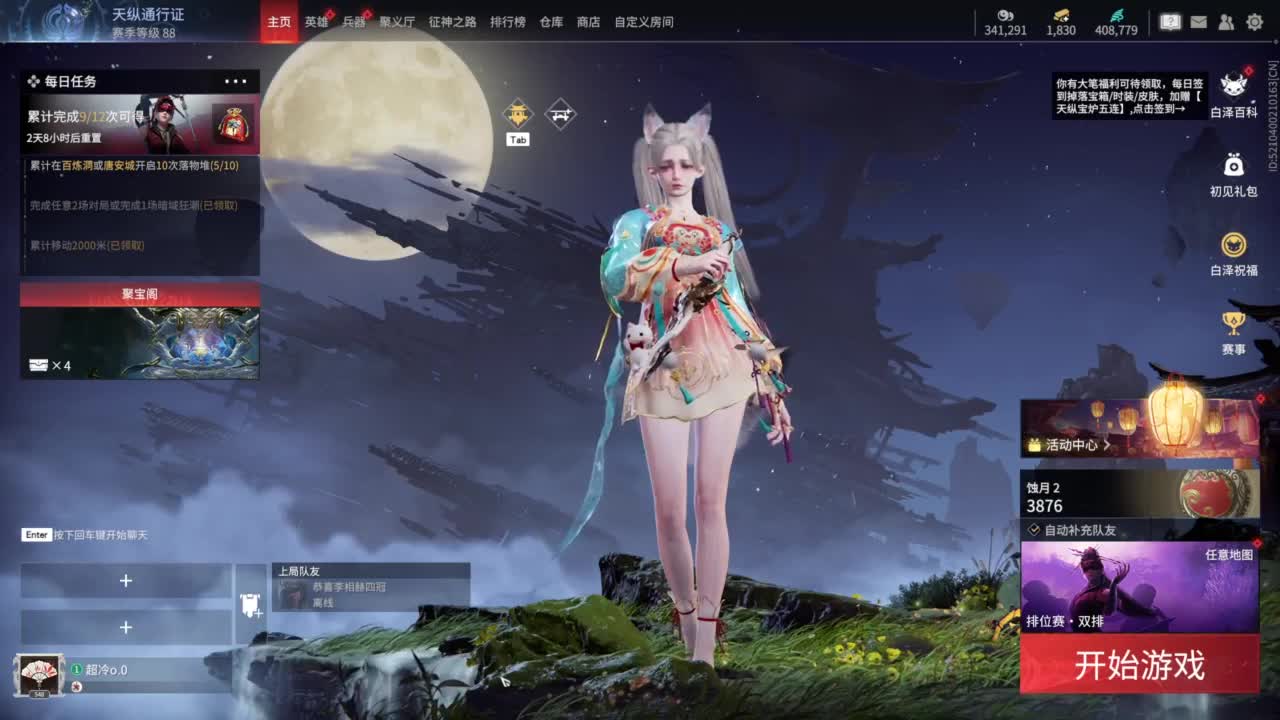Open the 商店 shop menu
1280x720 pixels.
click(588, 21)
